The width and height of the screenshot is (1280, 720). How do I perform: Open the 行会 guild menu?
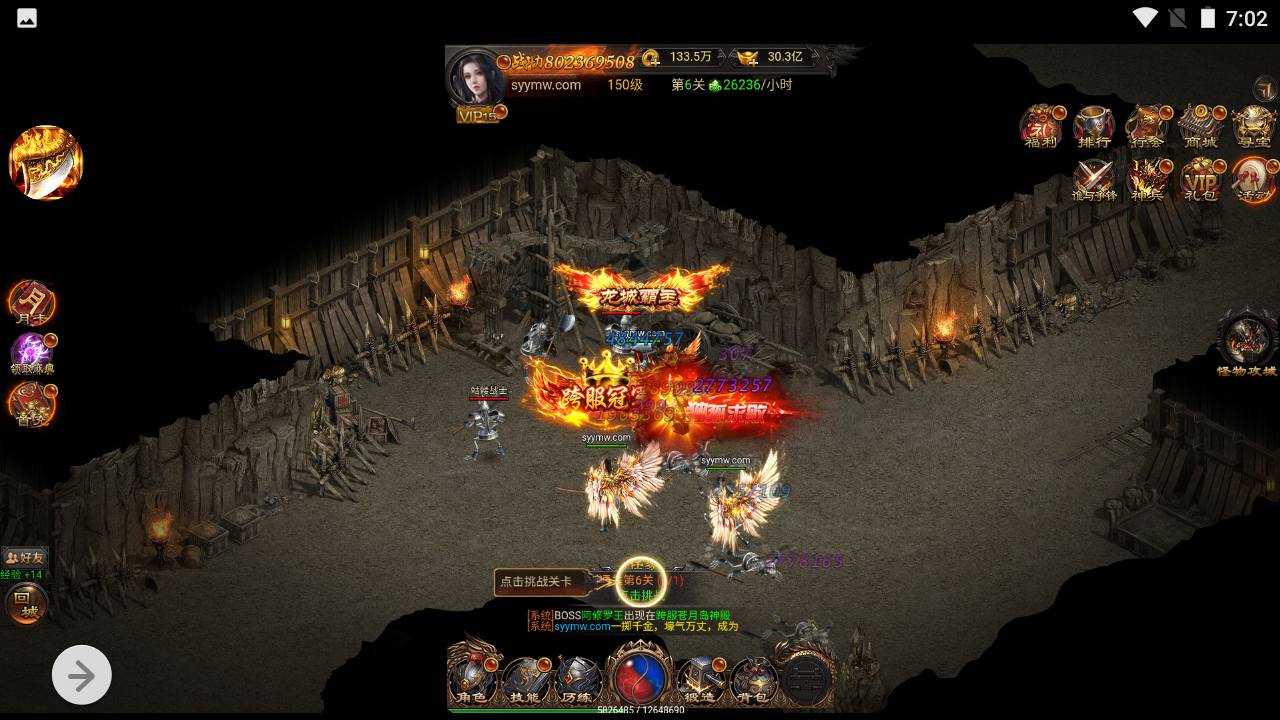point(1147,127)
